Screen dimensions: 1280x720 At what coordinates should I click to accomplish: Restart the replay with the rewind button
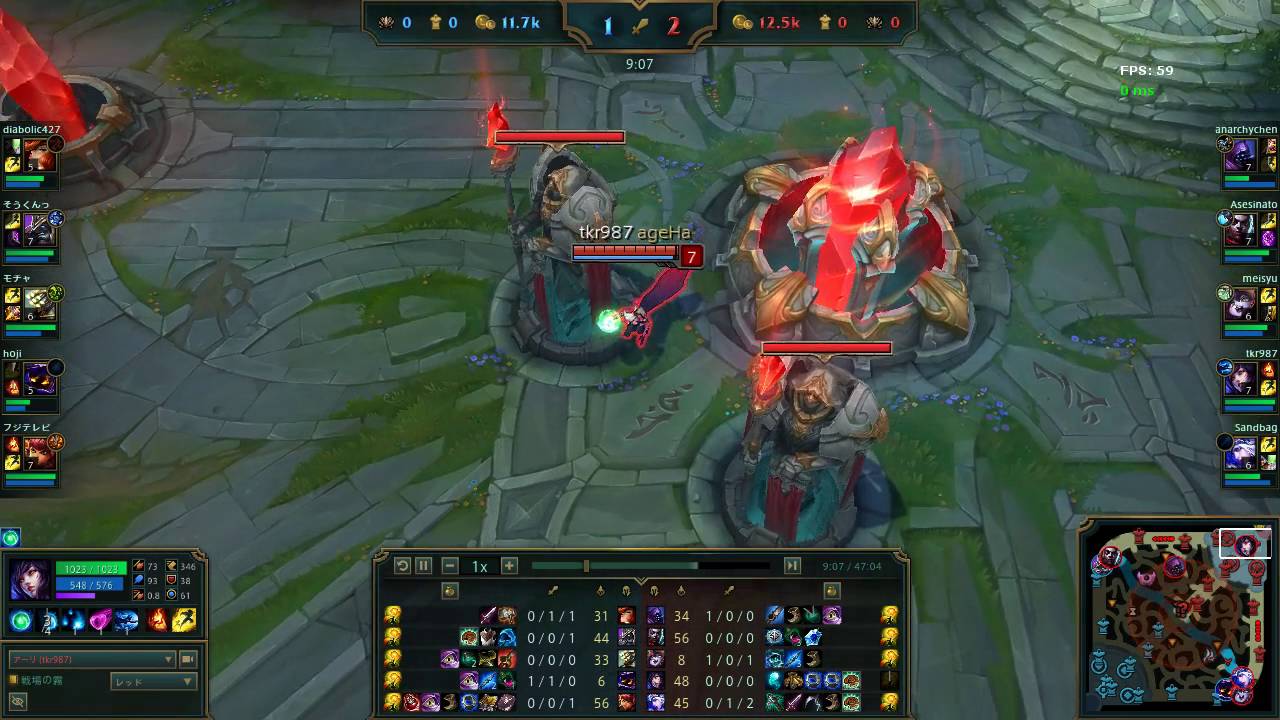[x=402, y=566]
